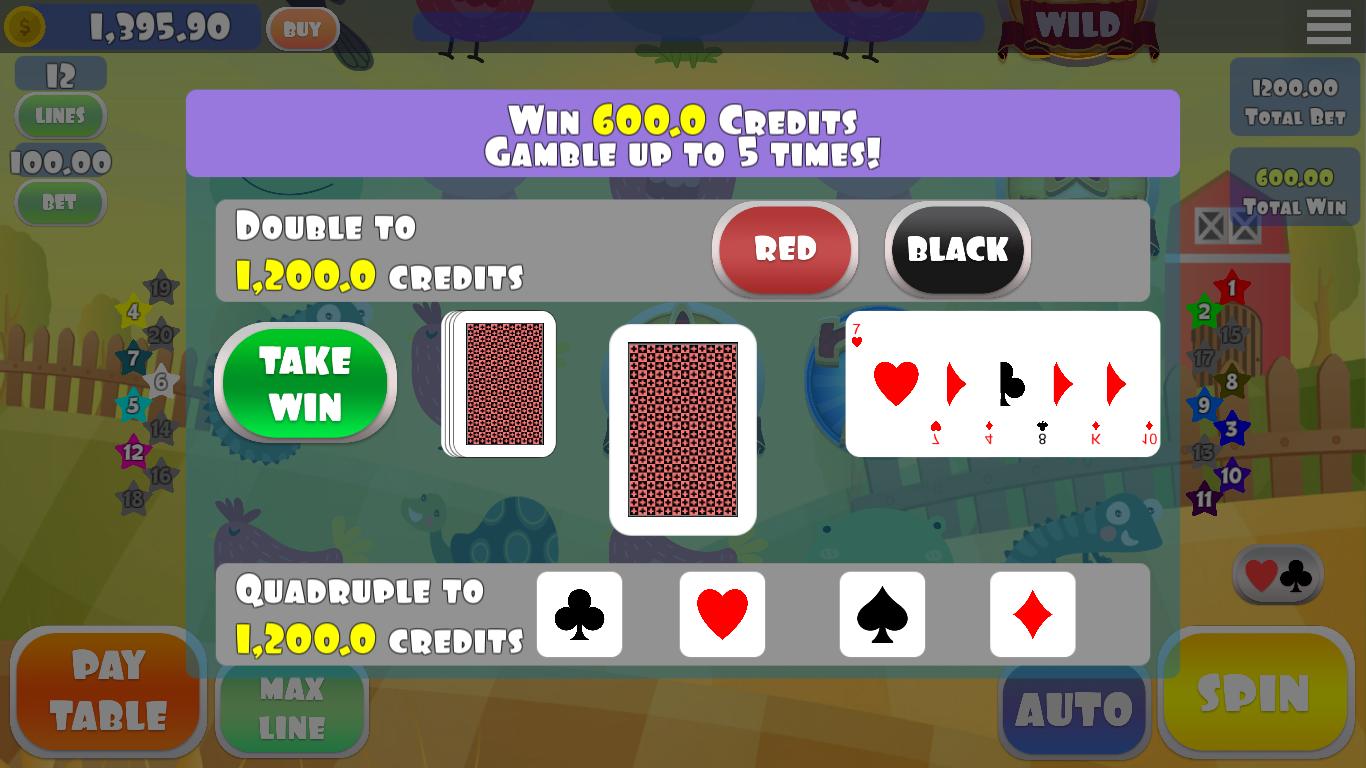Select the heart suit to quadruple

pos(722,615)
